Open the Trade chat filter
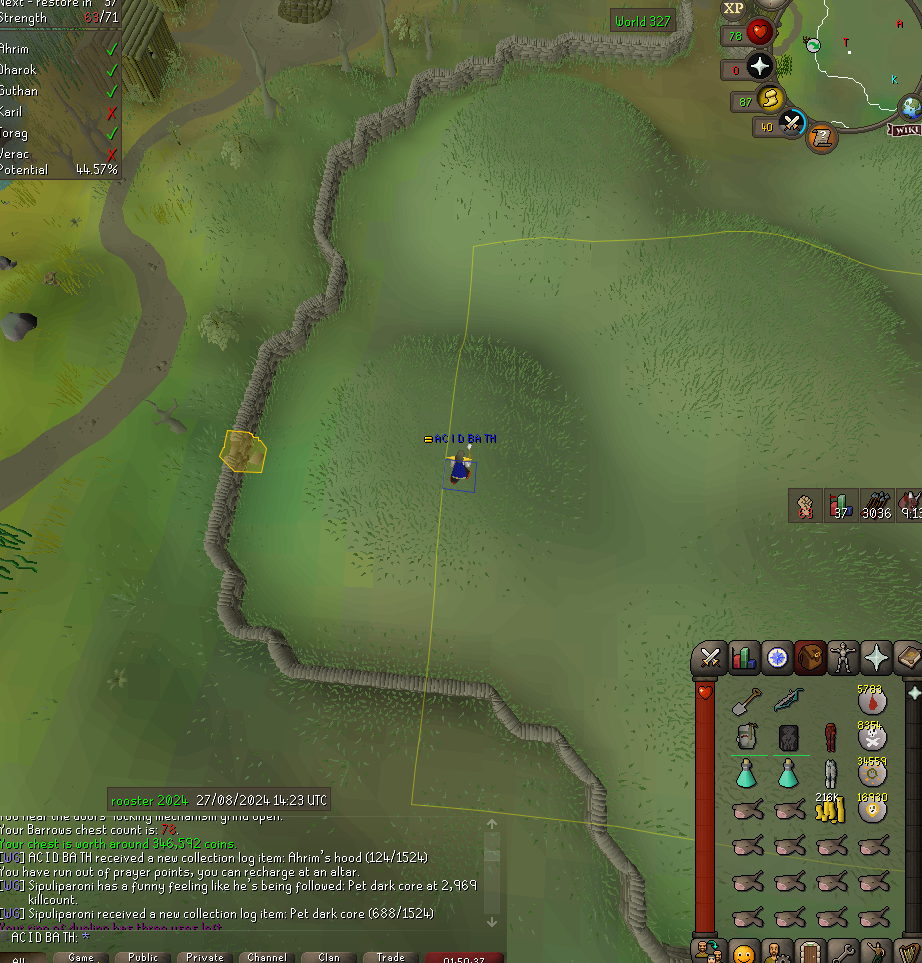This screenshot has width=922, height=963. [390, 957]
